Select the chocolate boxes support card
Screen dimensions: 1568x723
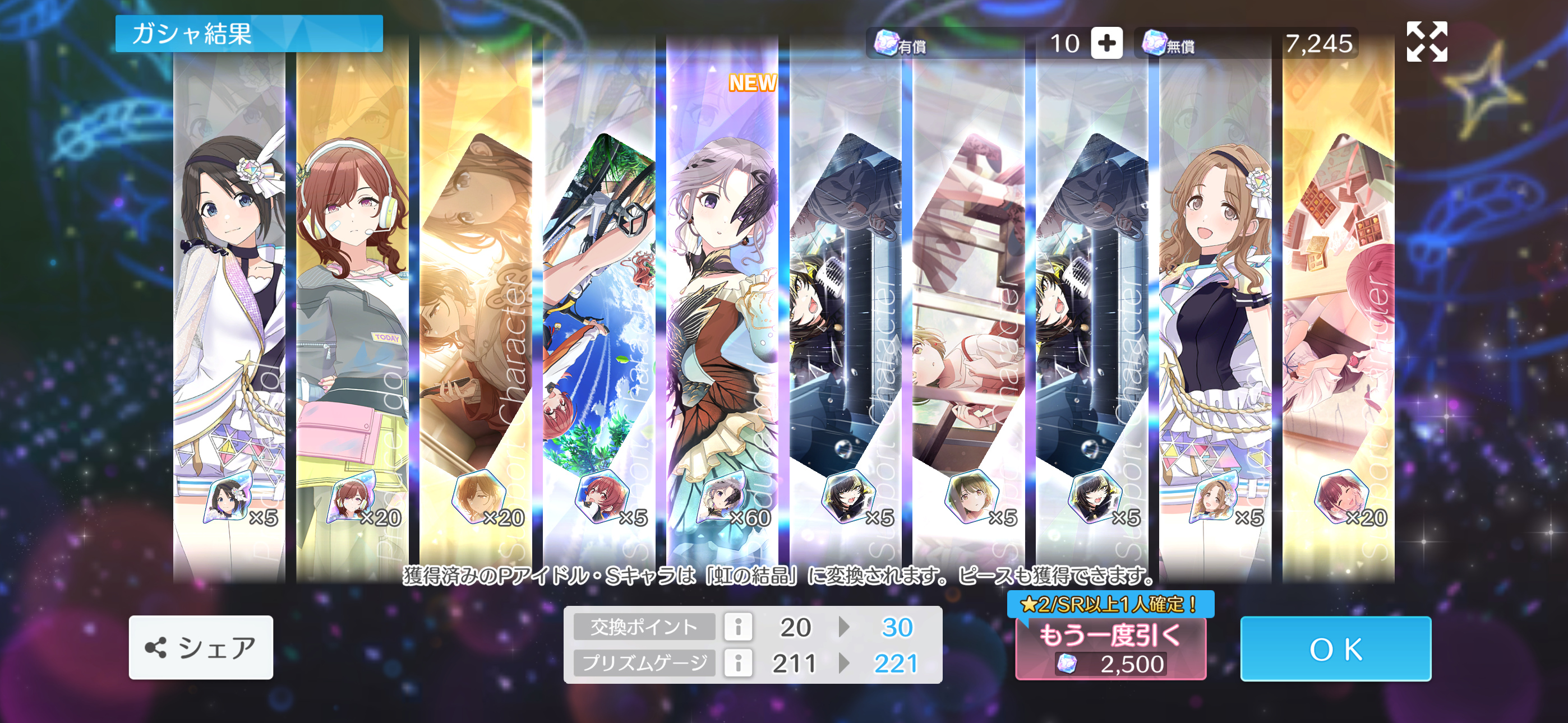pos(1338,304)
